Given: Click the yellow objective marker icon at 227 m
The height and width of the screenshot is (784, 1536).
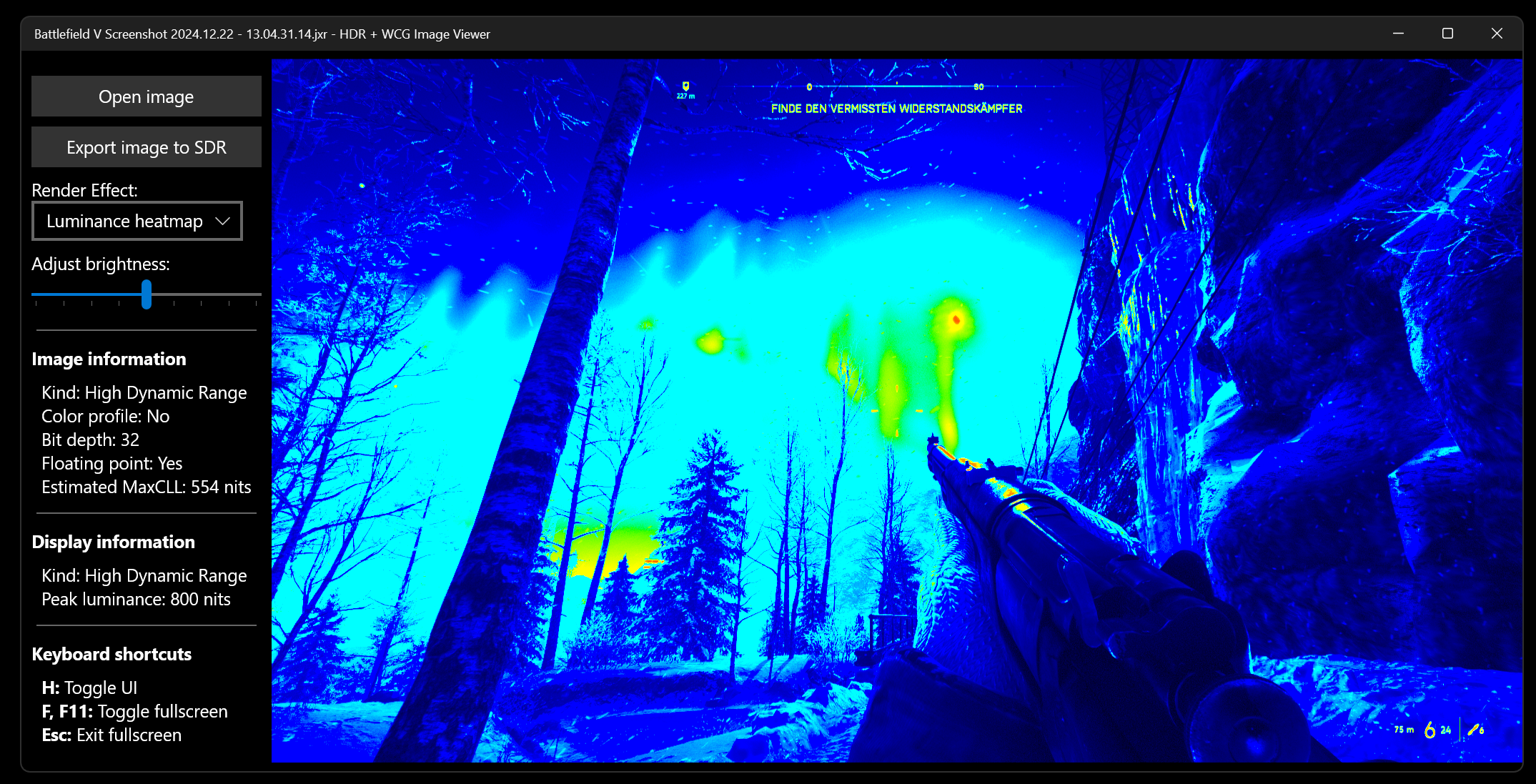Looking at the screenshot, I should 686,86.
